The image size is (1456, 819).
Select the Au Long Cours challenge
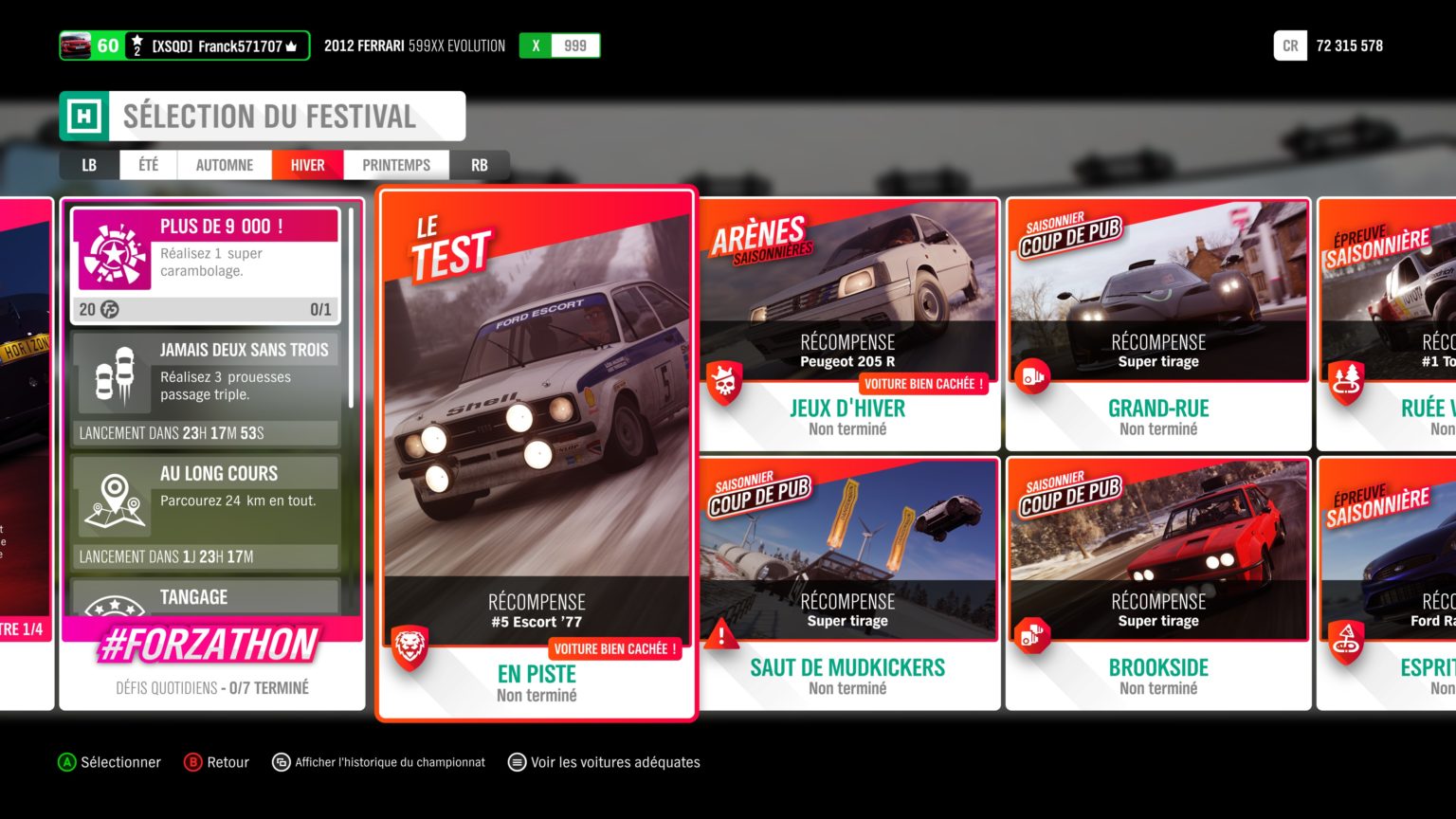206,511
